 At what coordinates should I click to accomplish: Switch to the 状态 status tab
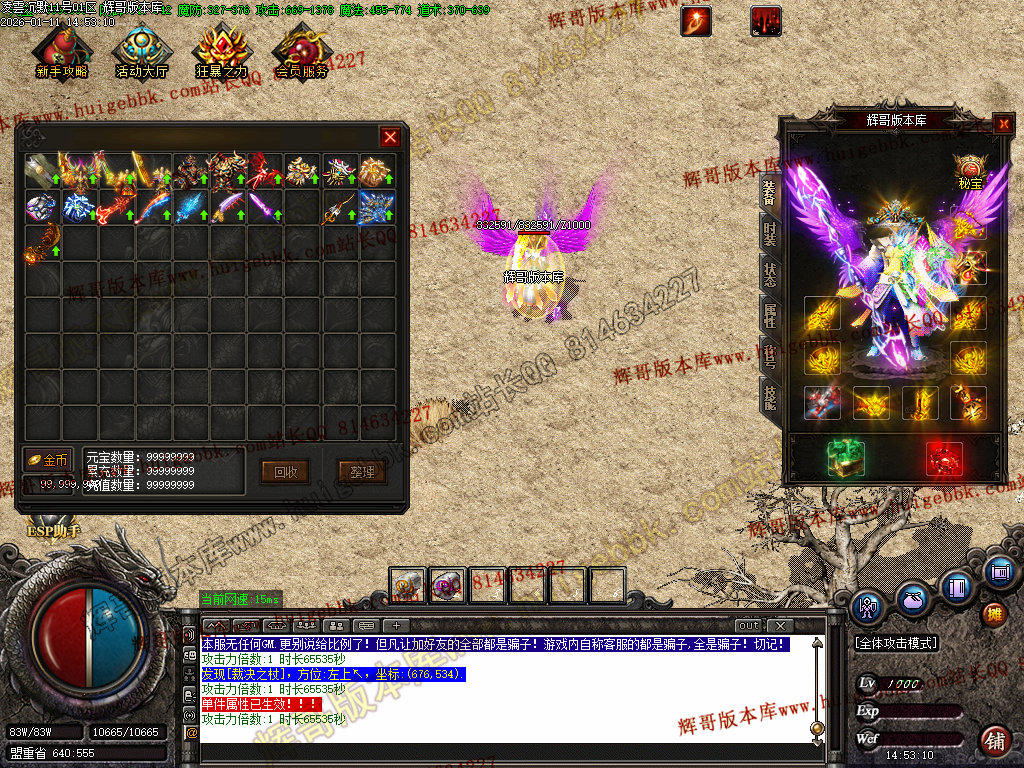tap(770, 274)
